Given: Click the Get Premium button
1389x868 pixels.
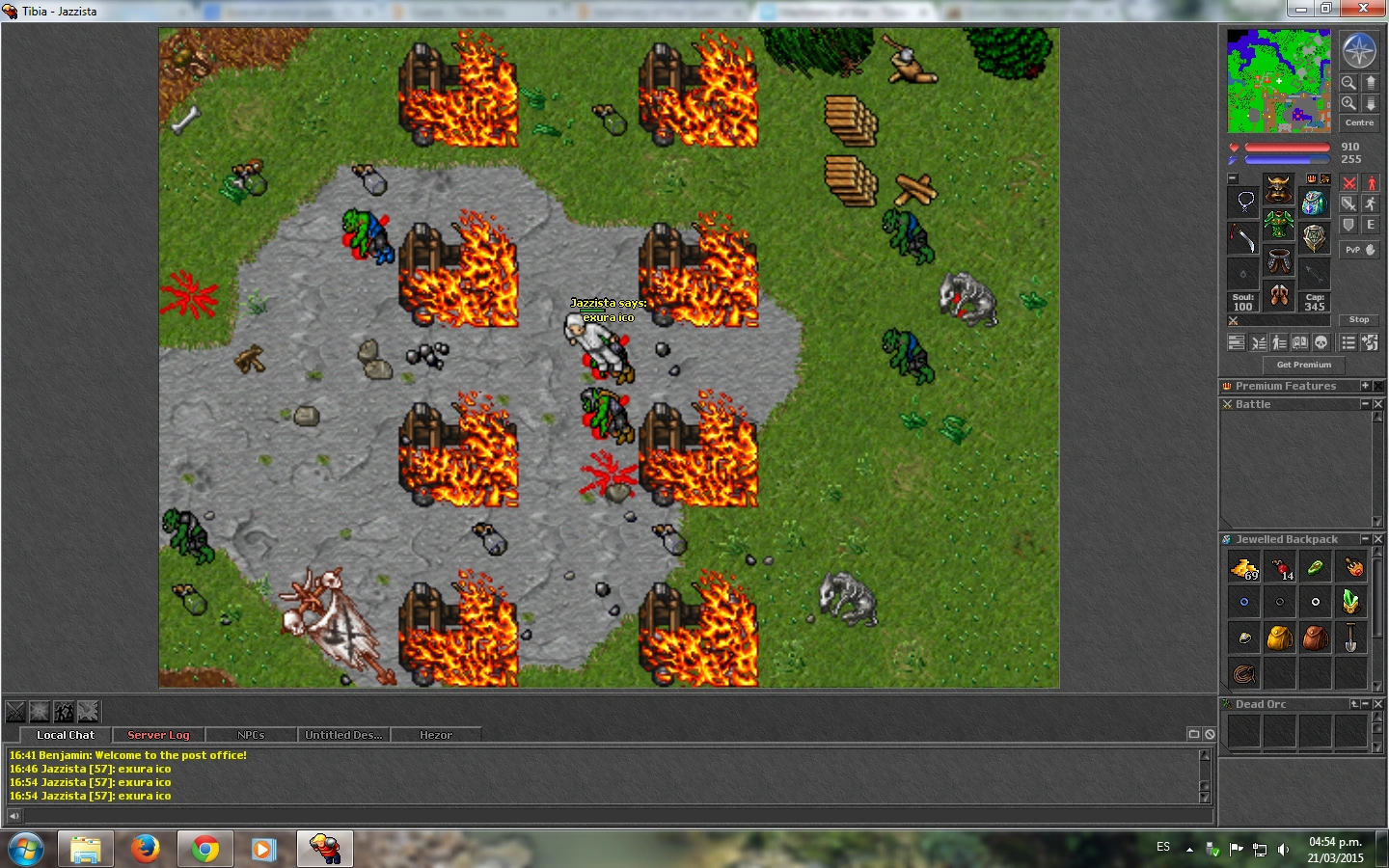Looking at the screenshot, I should pyautogui.click(x=1303, y=365).
